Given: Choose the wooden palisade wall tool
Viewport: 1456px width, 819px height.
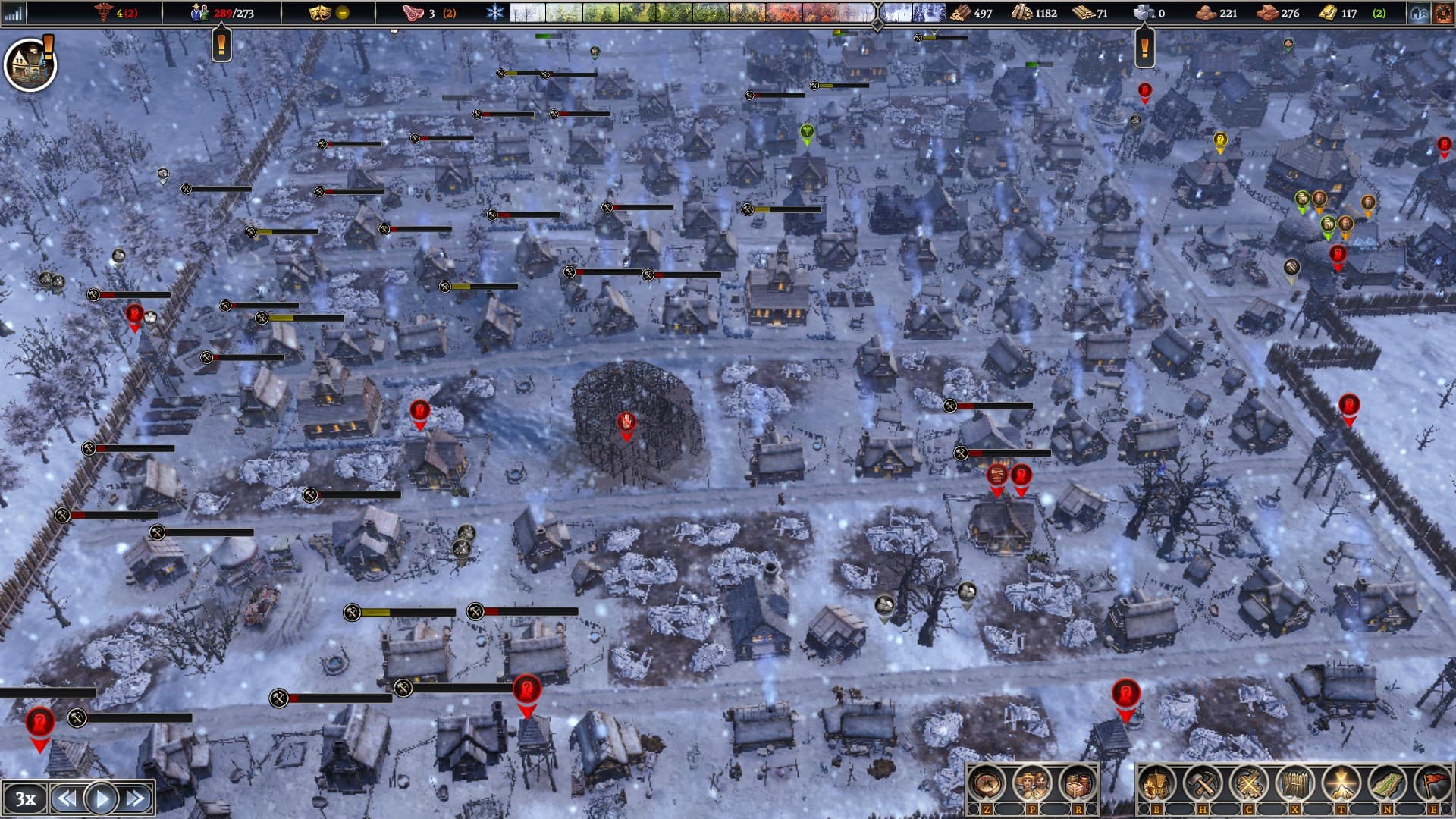Looking at the screenshot, I should click(1294, 784).
